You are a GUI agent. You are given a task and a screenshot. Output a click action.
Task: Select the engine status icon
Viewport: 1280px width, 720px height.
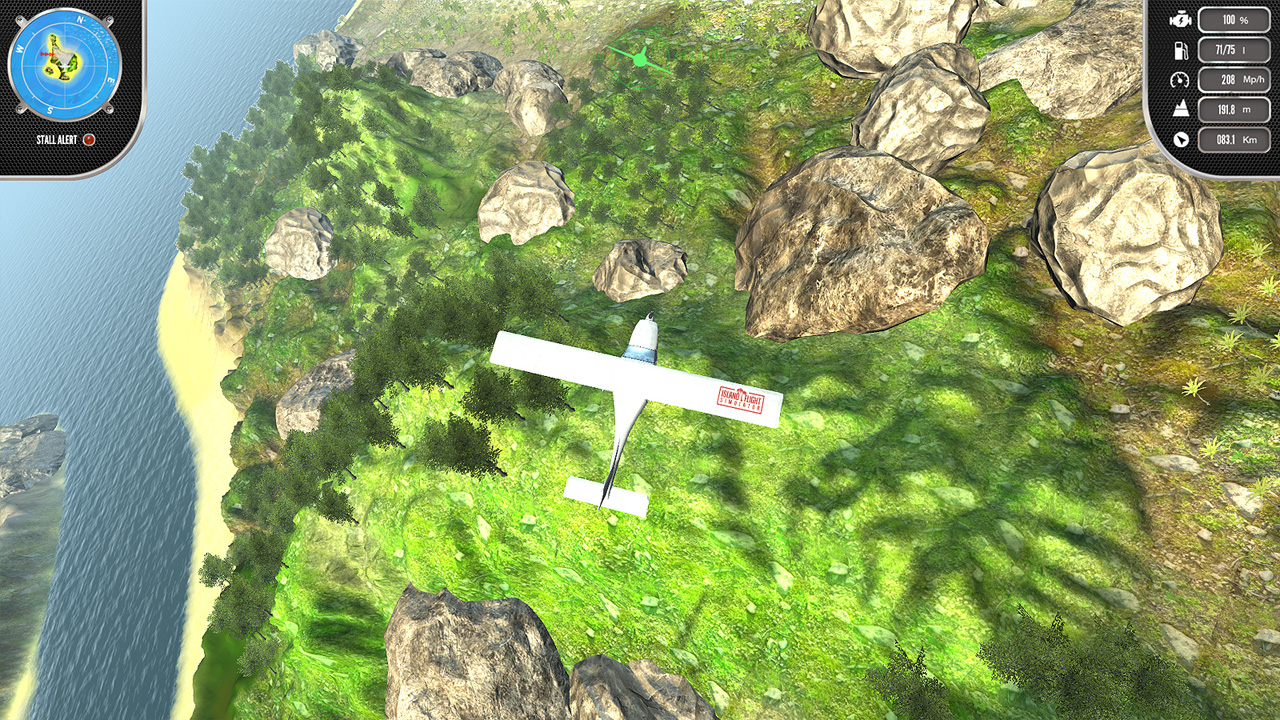1181,19
